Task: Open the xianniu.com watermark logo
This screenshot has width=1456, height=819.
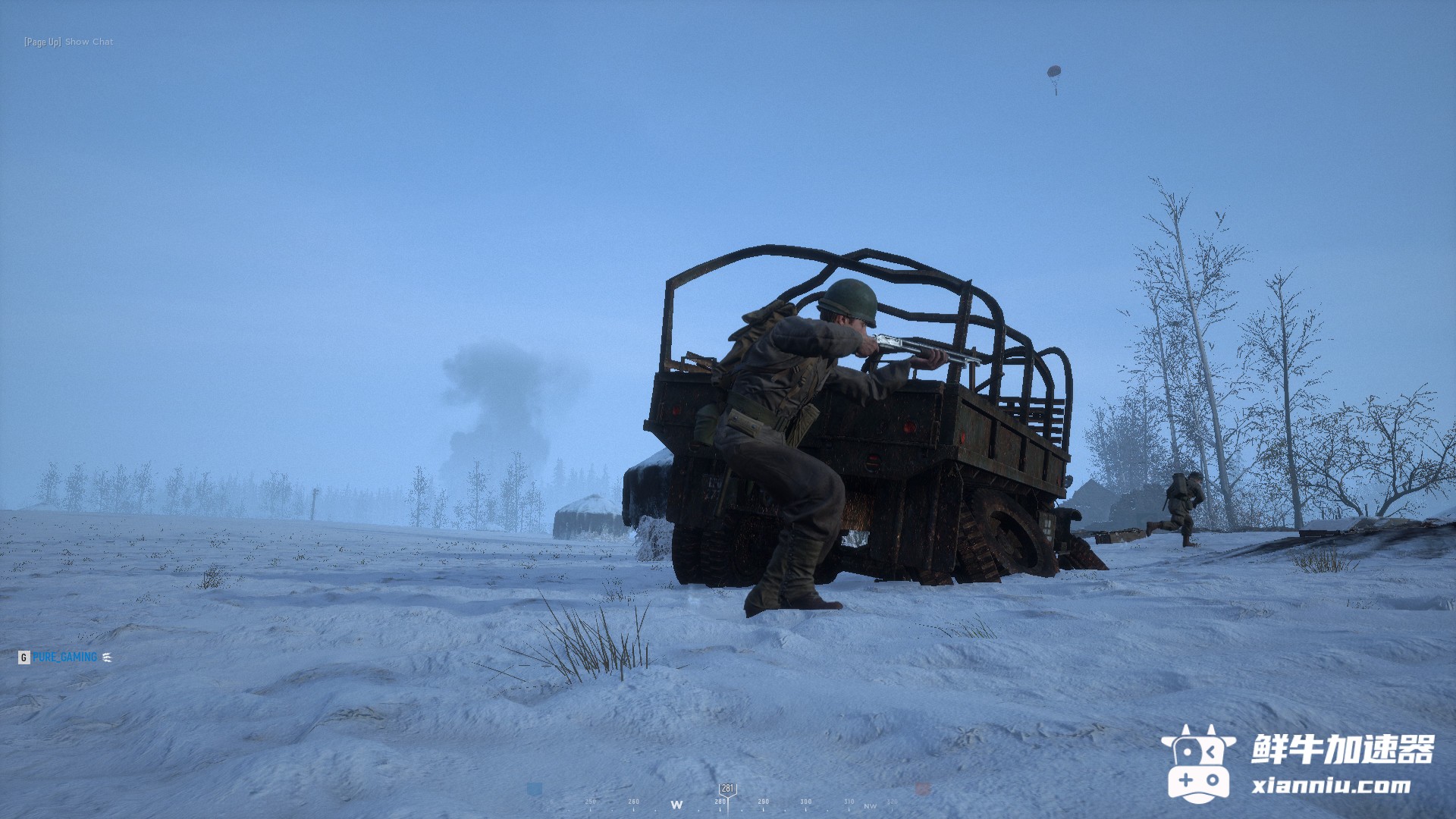Action: 1297,764
